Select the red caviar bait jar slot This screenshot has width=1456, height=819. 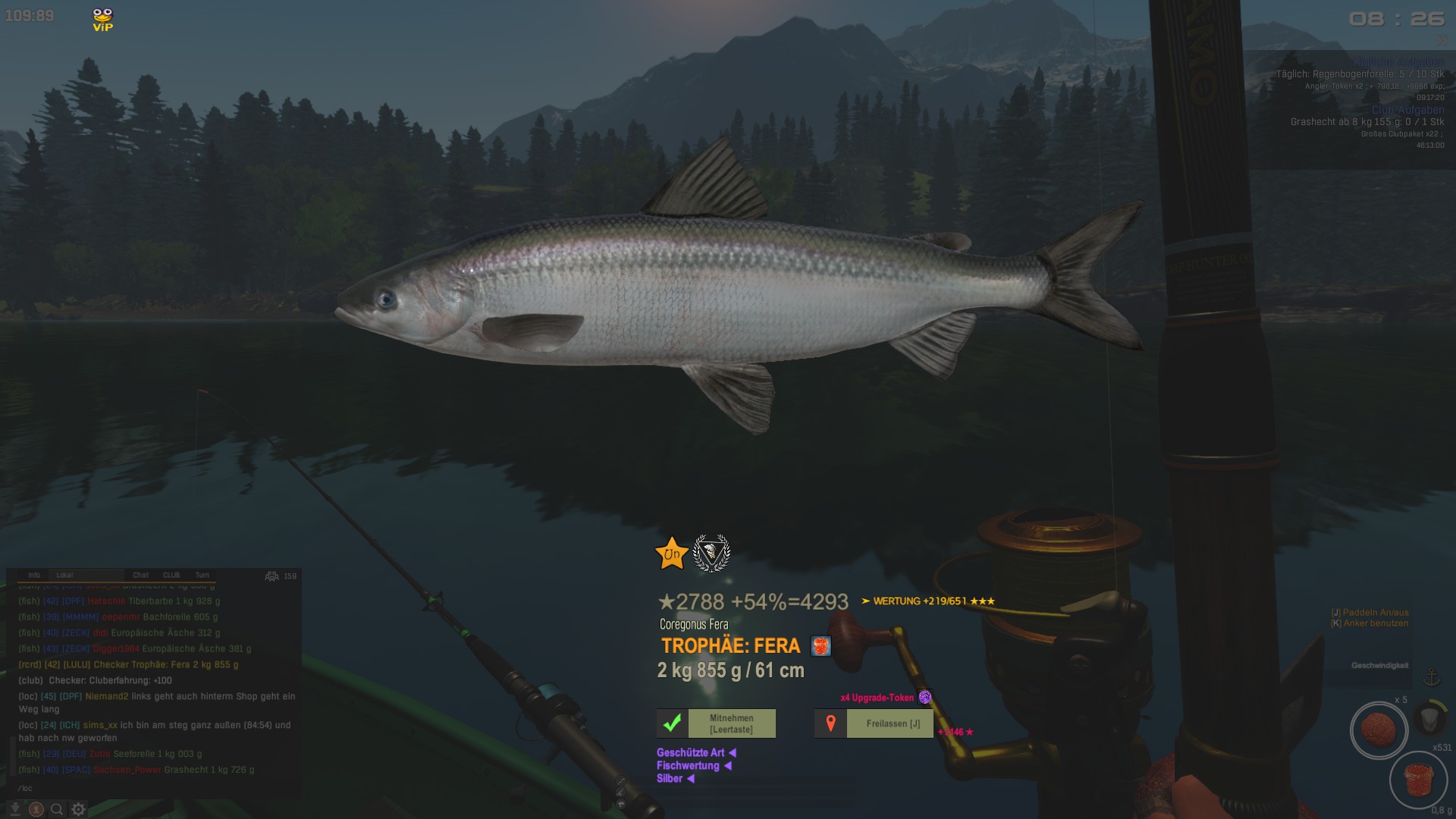1418,779
